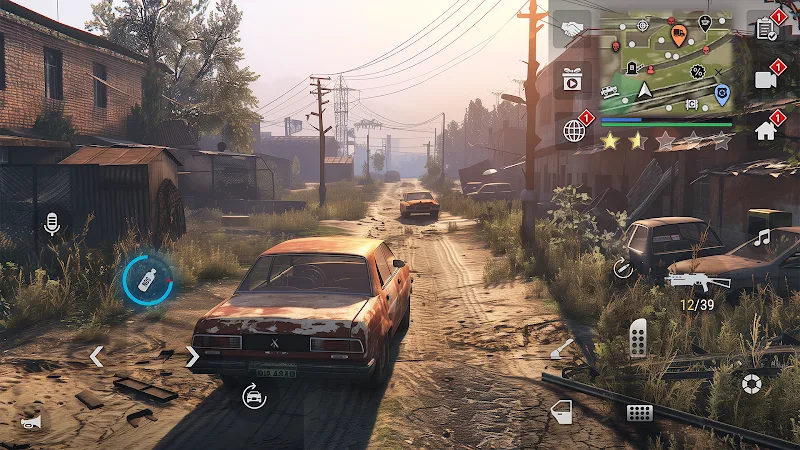Select the orange truck marker on minimap
The image size is (800, 450).
click(x=679, y=36)
